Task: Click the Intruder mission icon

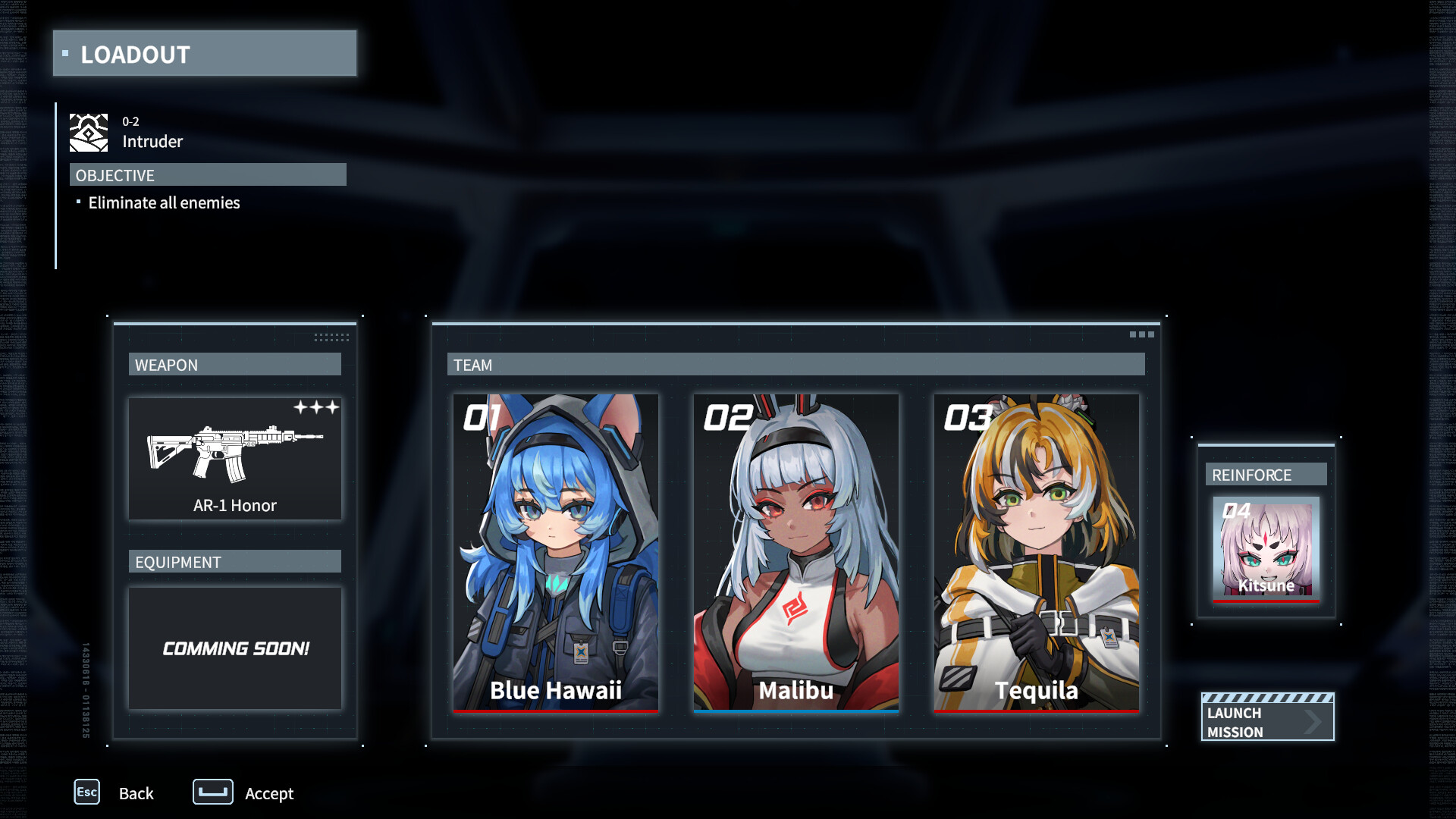Action: coord(87,132)
